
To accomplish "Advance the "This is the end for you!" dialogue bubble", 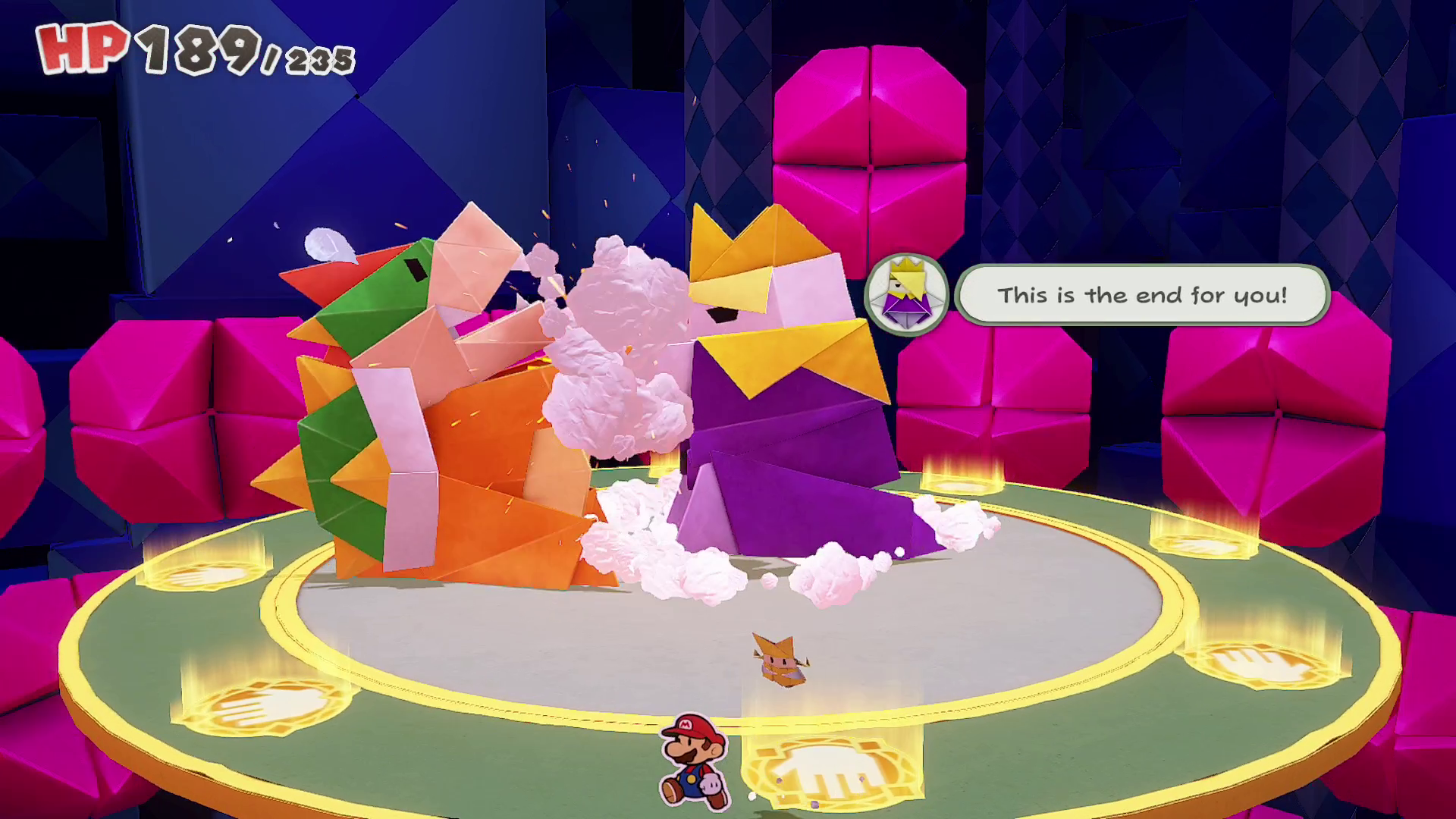I will 1141,295.
